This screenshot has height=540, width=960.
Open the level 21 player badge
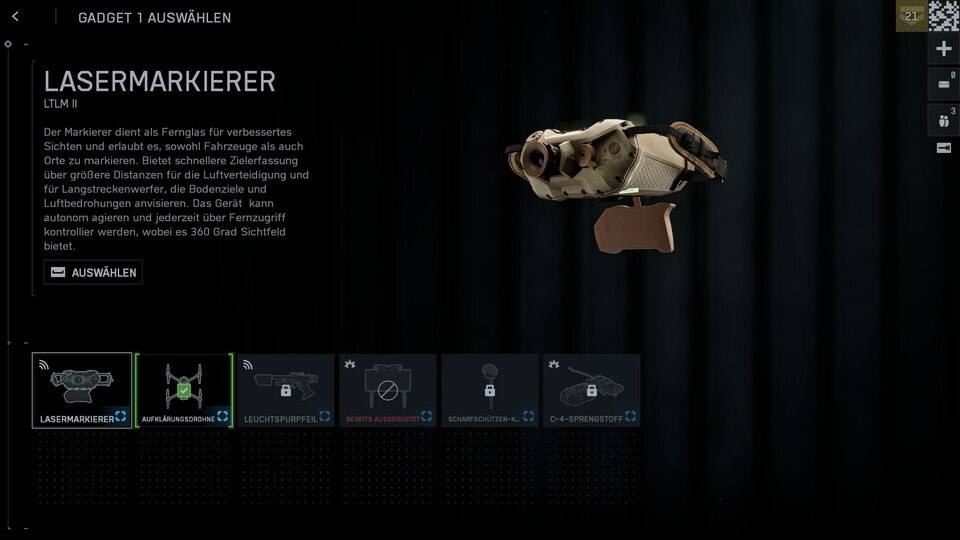[911, 16]
